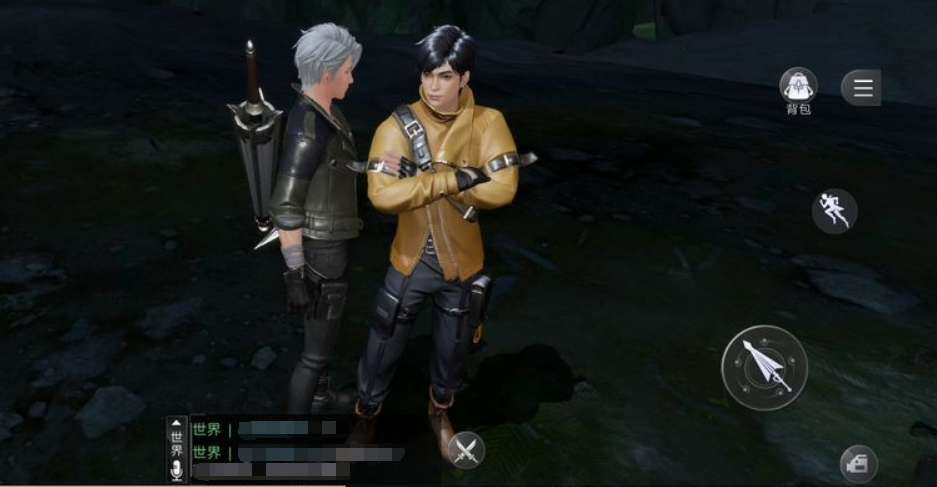Image resolution: width=937 pixels, height=487 pixels.
Task: Open the world chat message box
Action: 290,445
